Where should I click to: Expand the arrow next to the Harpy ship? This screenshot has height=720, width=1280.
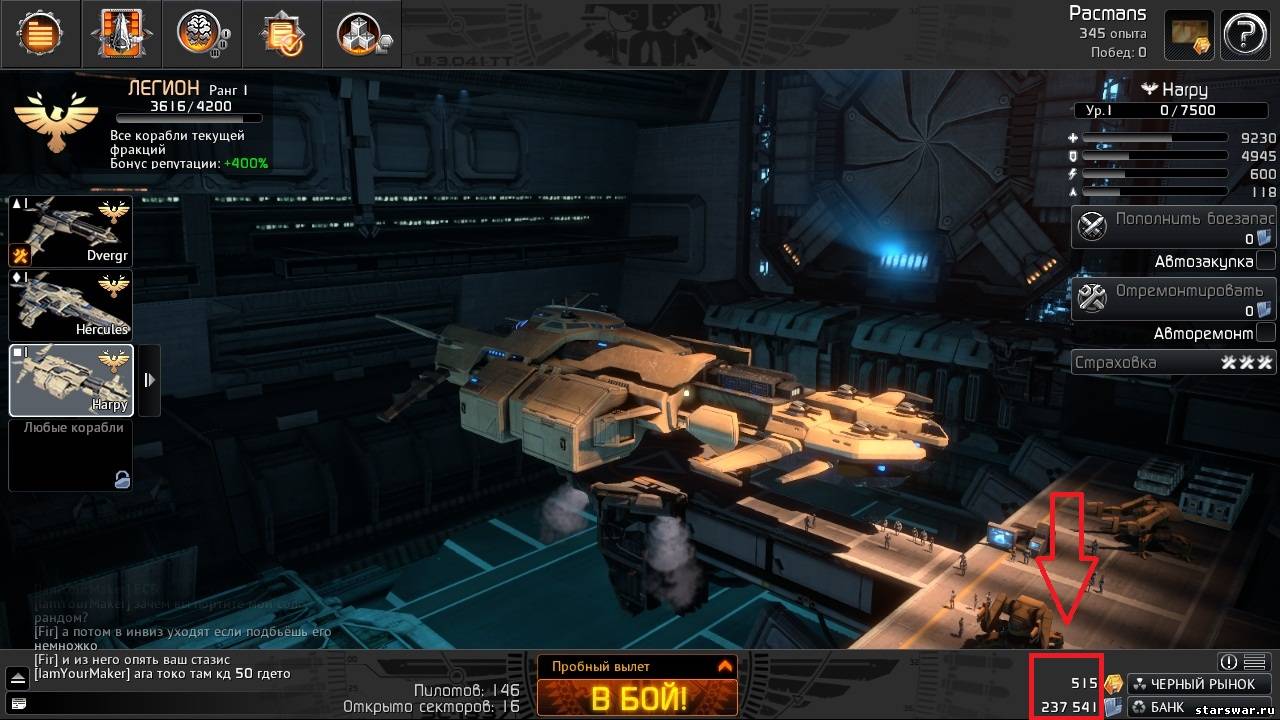[150, 380]
